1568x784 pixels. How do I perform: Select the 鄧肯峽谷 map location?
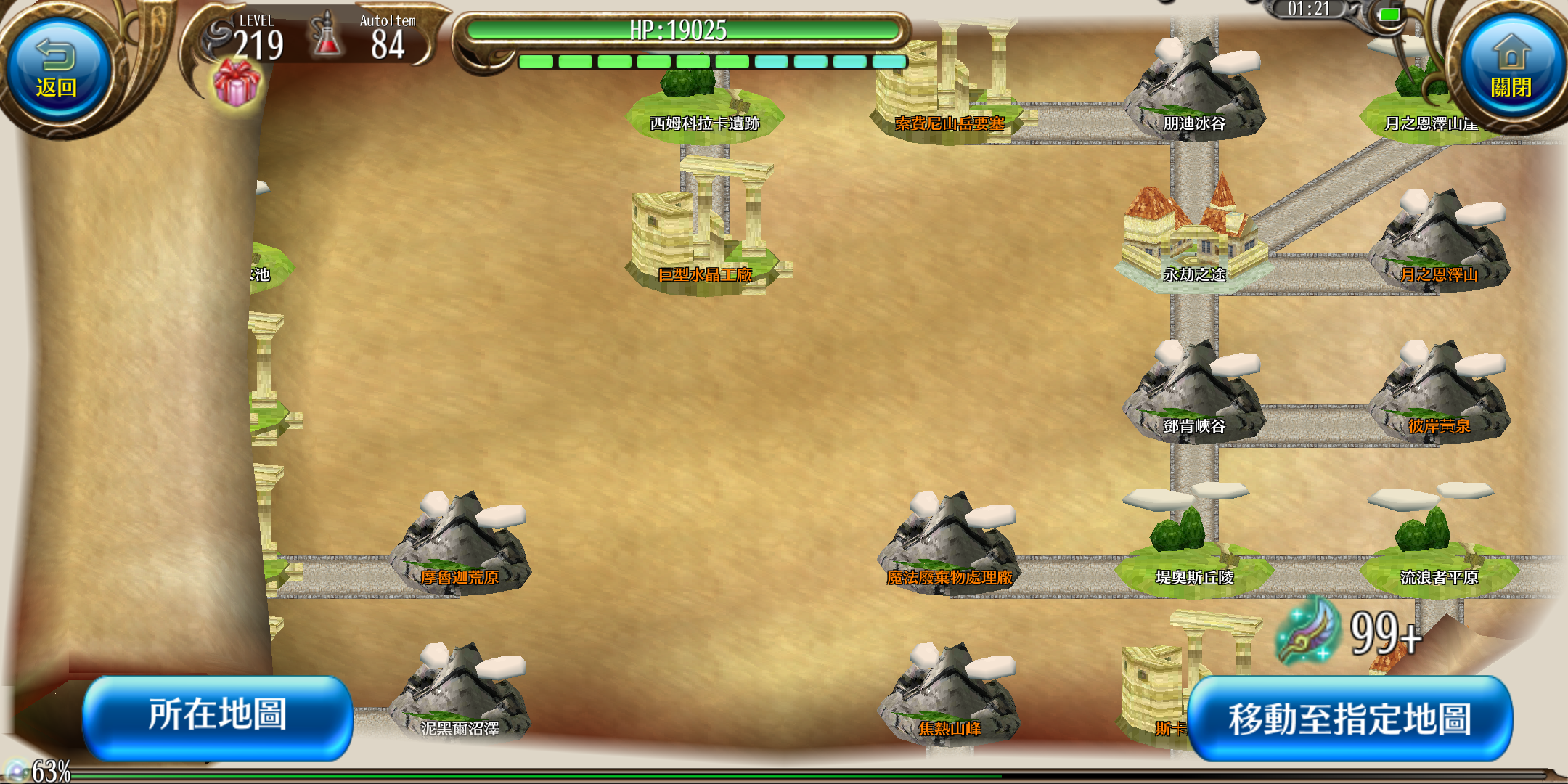pyautogui.click(x=1194, y=396)
